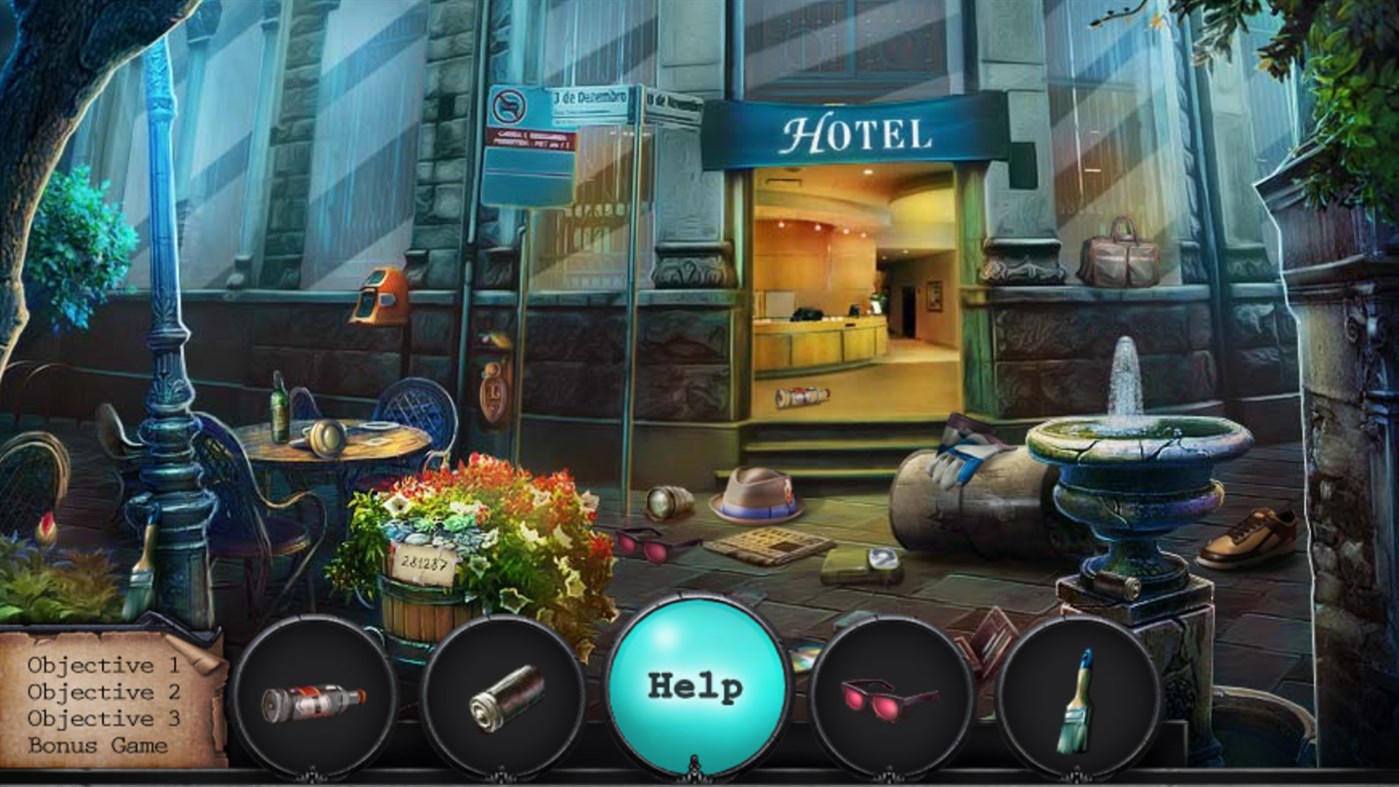Image resolution: width=1399 pixels, height=787 pixels.
Task: Open the Help hint orb
Action: (x=700, y=685)
